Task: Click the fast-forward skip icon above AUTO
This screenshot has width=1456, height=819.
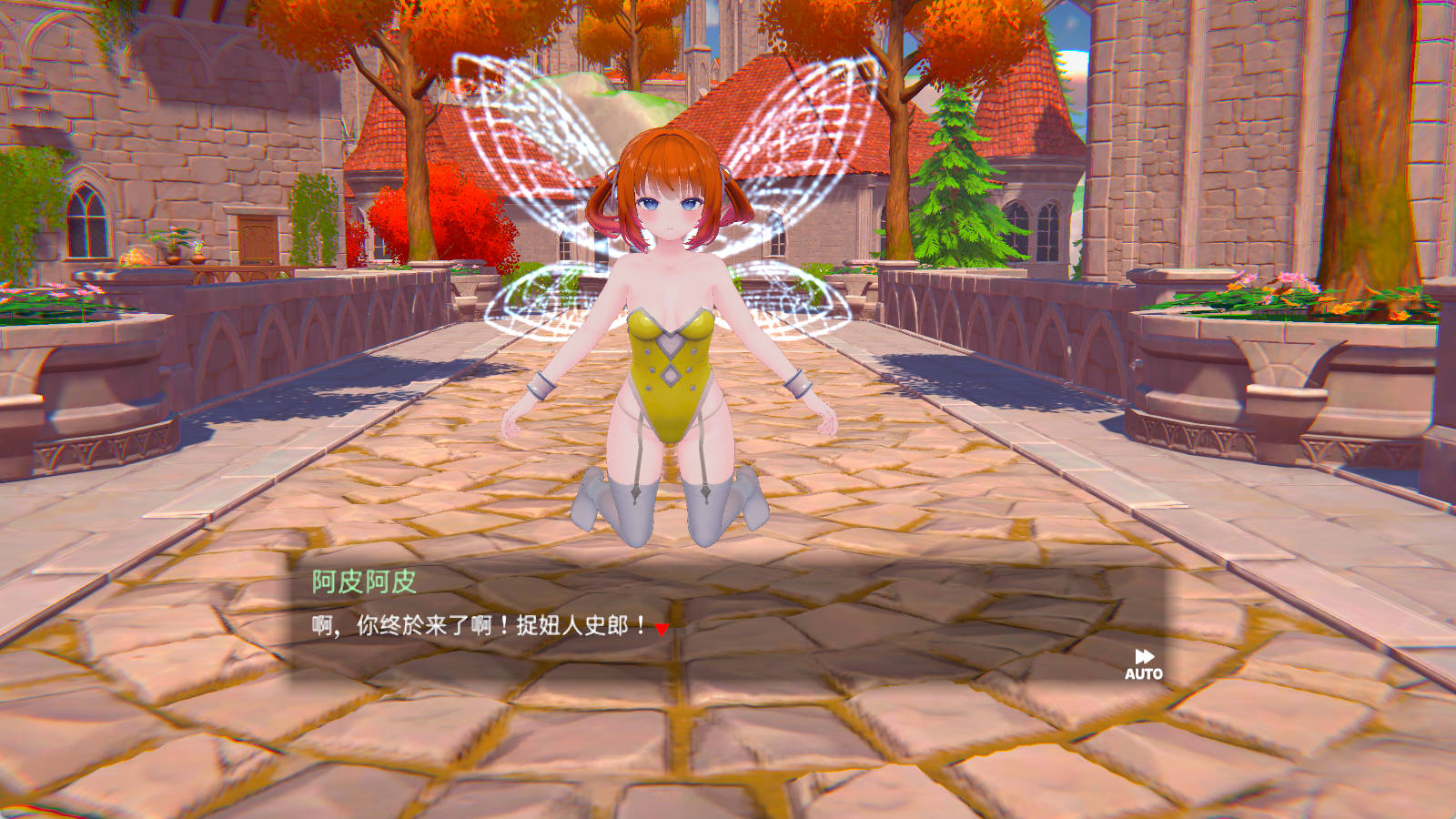Action: tap(1145, 656)
